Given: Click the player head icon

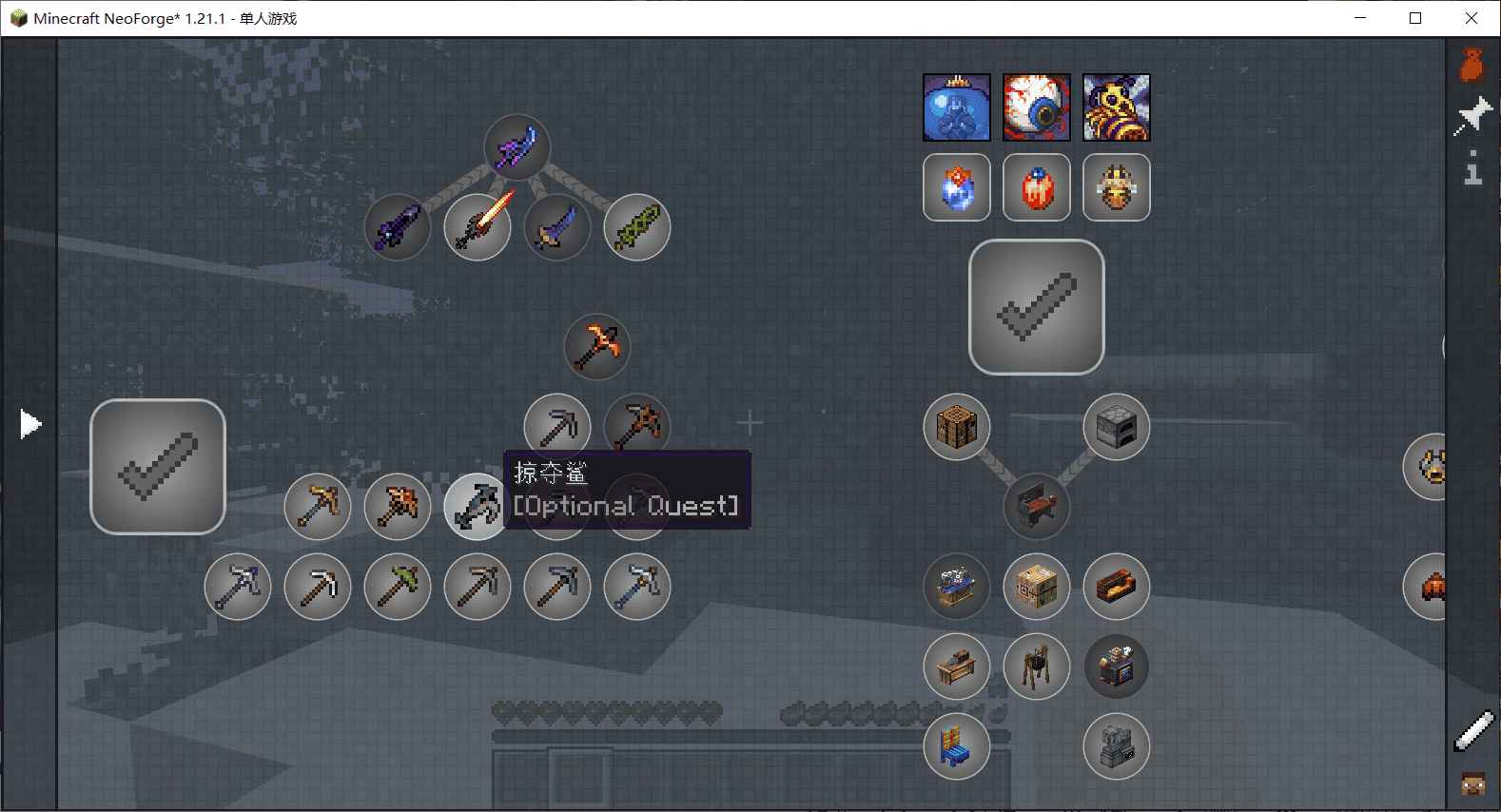Looking at the screenshot, I should [x=1473, y=784].
